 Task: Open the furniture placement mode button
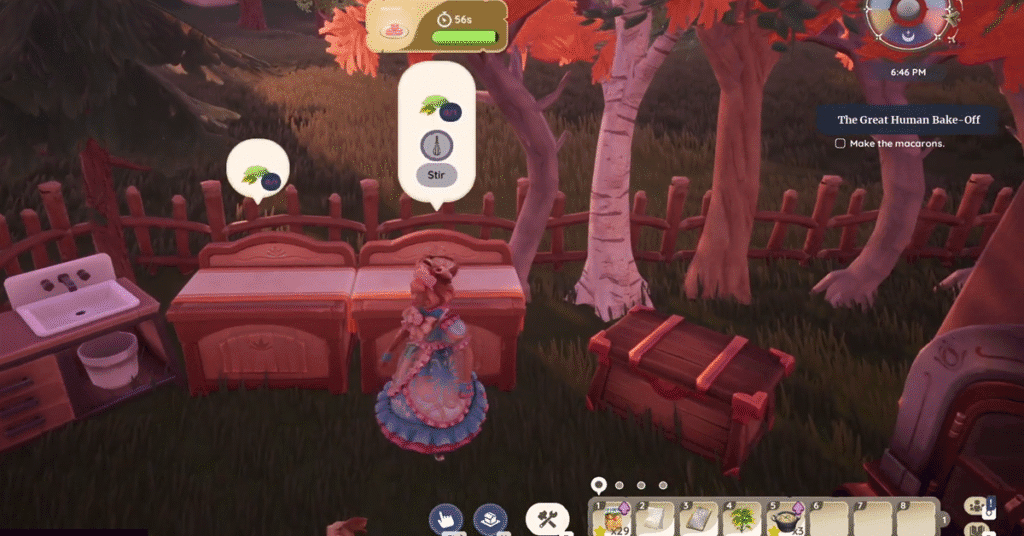pyautogui.click(x=490, y=518)
